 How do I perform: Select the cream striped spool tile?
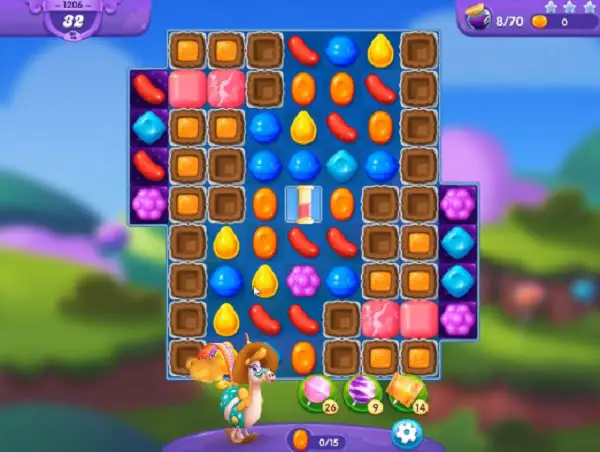click(304, 203)
